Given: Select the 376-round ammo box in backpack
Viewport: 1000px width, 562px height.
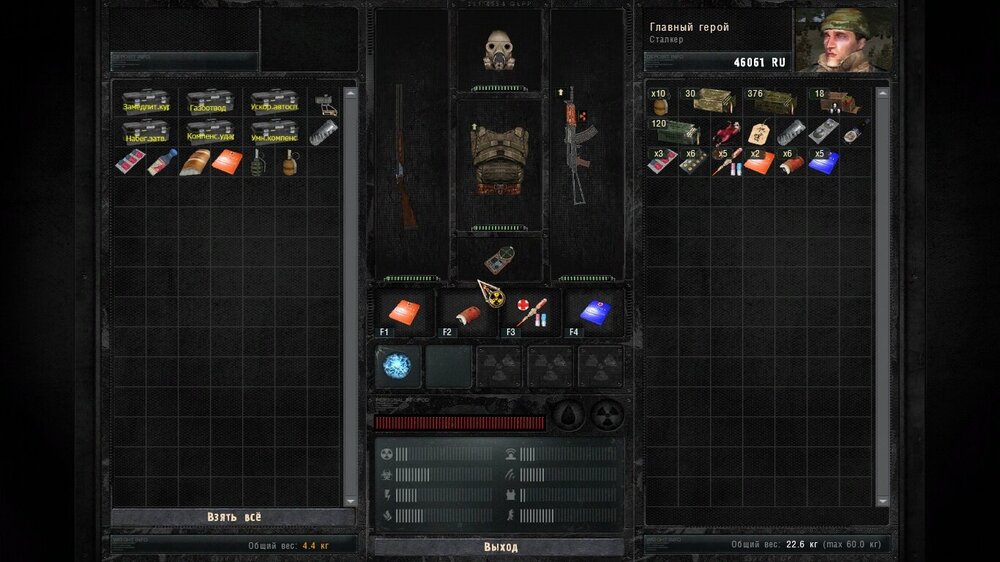Looking at the screenshot, I should tap(773, 102).
